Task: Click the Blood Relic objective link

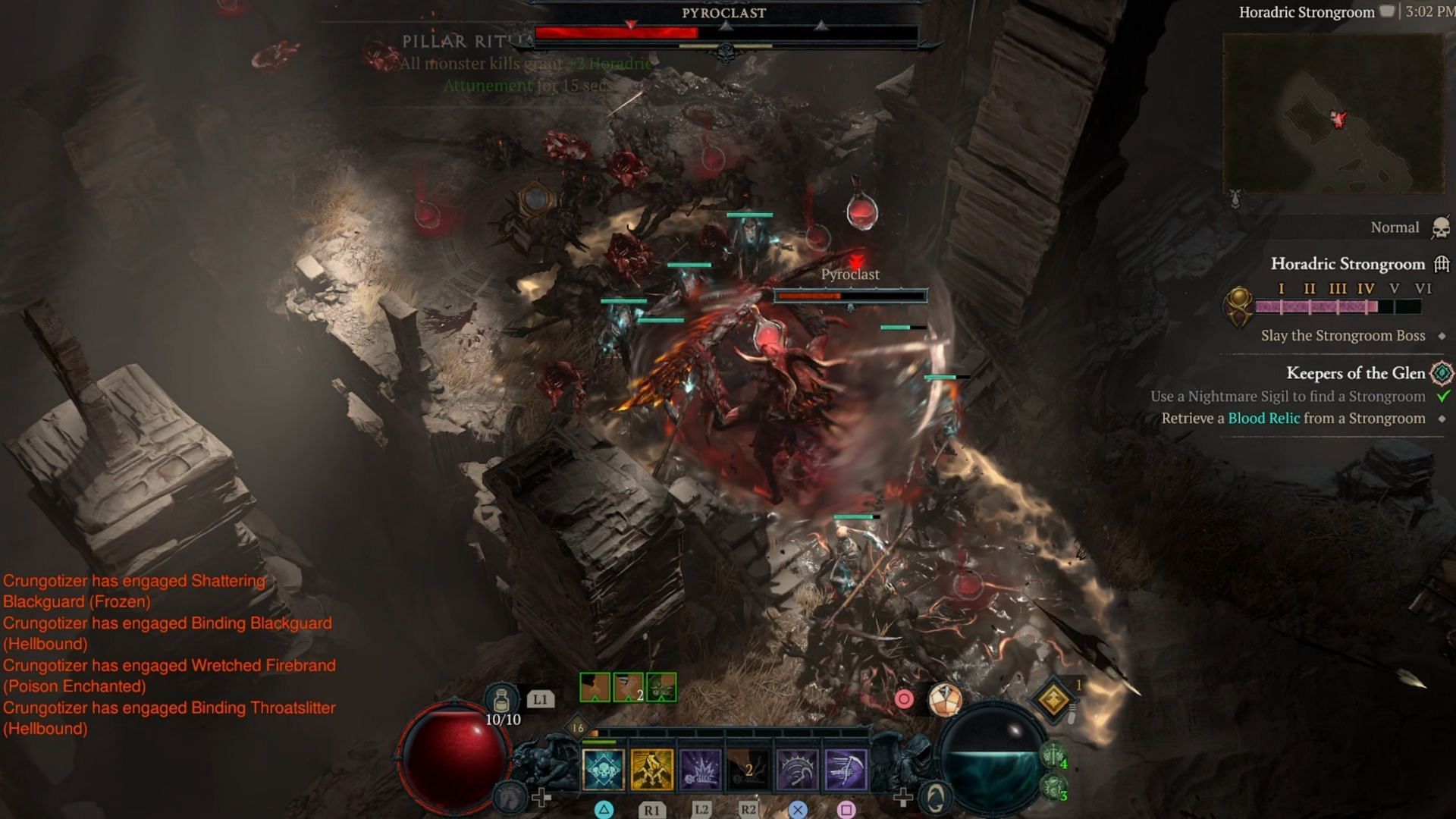Action: tap(1263, 419)
